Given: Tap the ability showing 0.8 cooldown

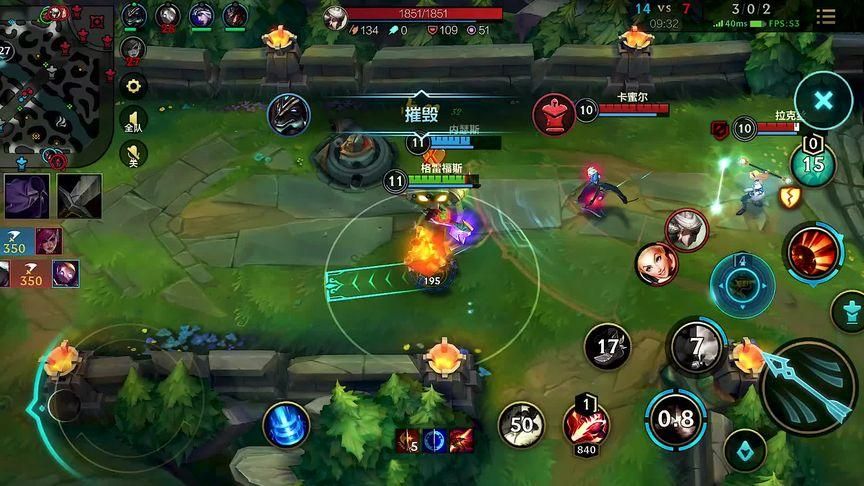Looking at the screenshot, I should (675, 418).
